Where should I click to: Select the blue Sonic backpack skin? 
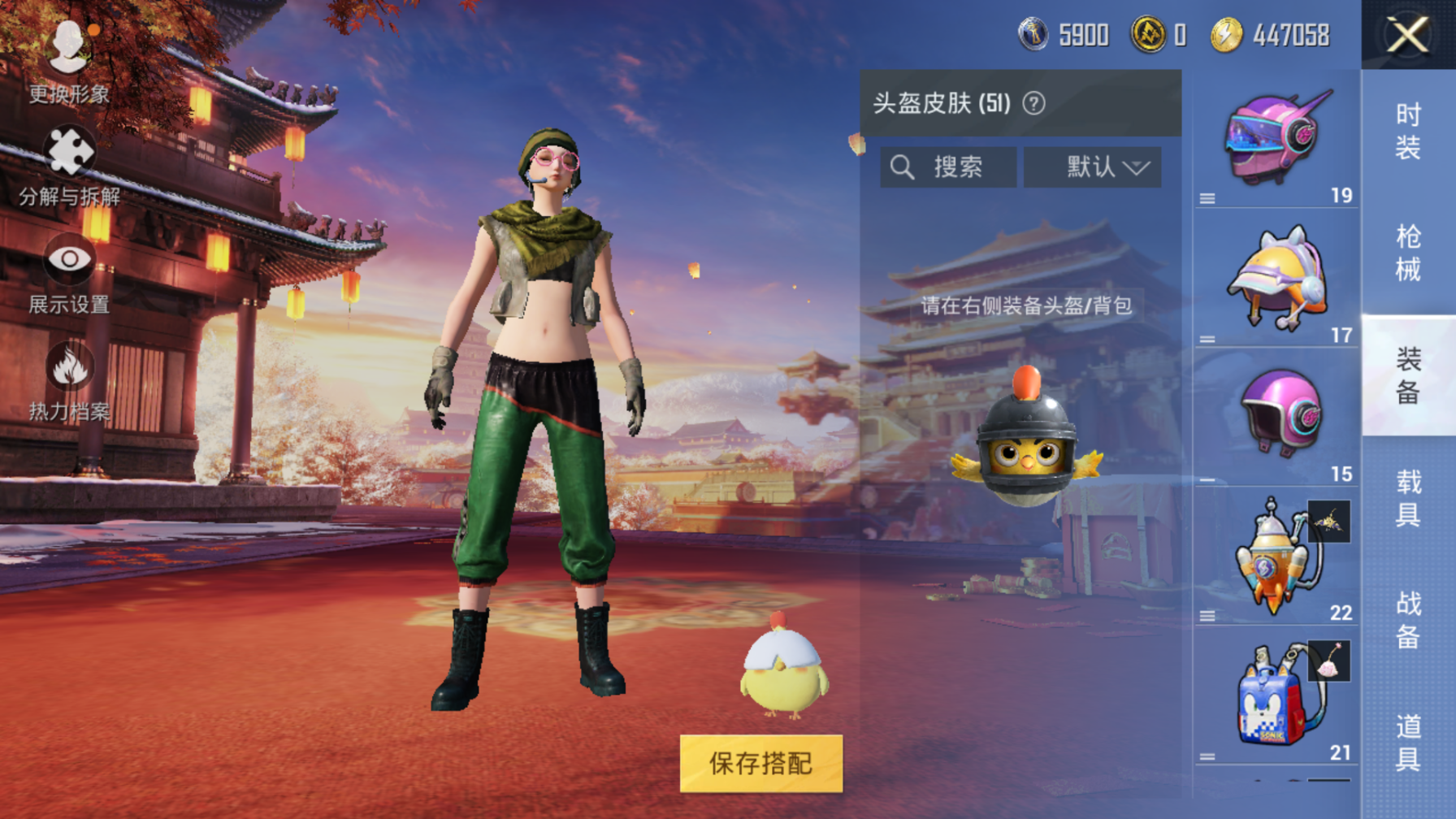1272,696
